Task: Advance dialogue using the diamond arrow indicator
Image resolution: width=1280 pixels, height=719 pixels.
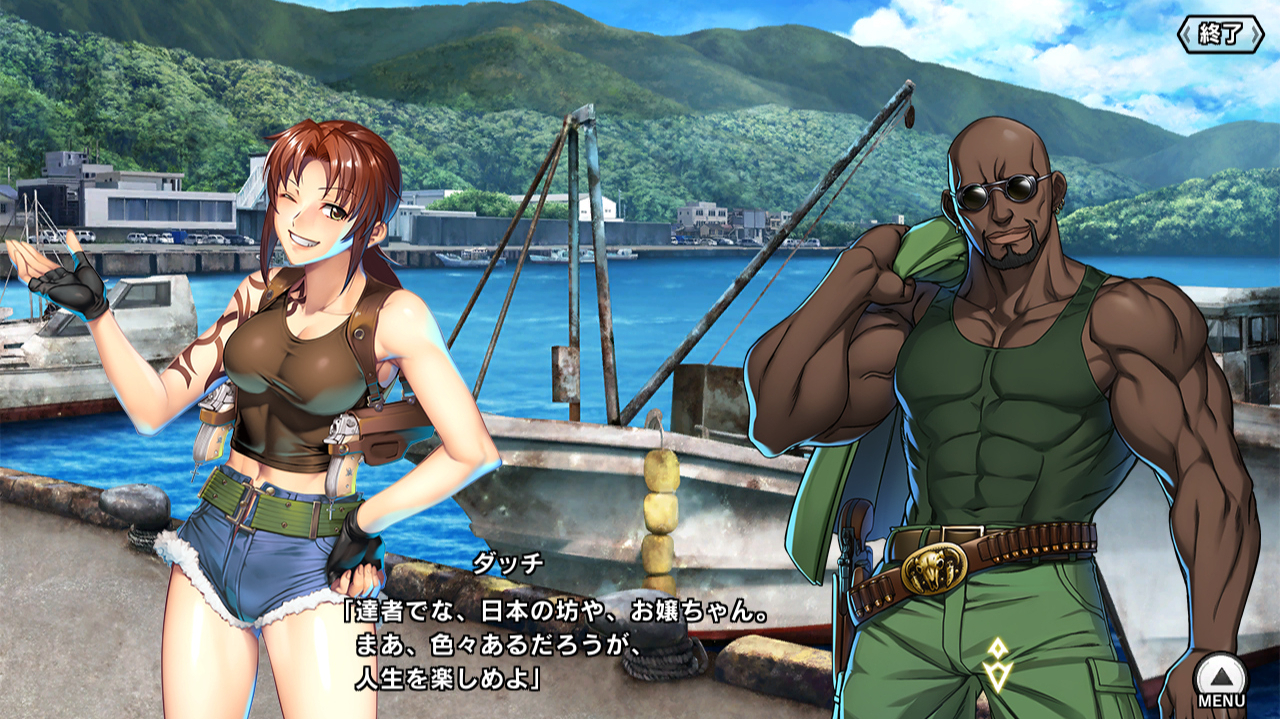Action: (996, 661)
